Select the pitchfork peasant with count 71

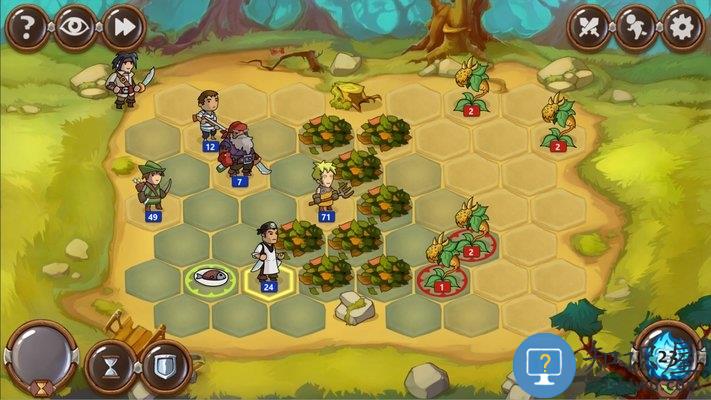coord(326,188)
